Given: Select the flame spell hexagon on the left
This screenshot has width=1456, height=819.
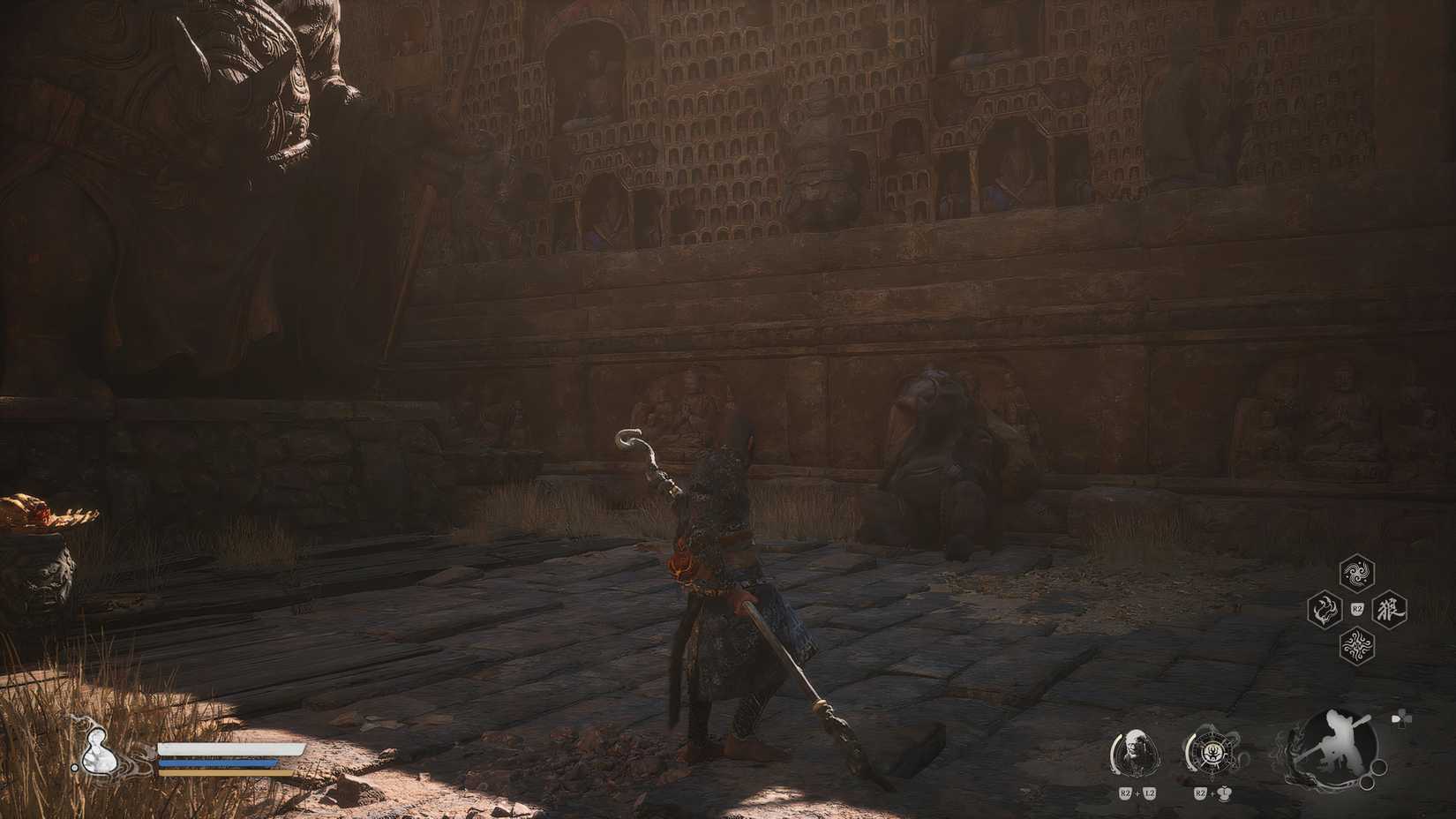Looking at the screenshot, I should pyautogui.click(x=1325, y=609).
